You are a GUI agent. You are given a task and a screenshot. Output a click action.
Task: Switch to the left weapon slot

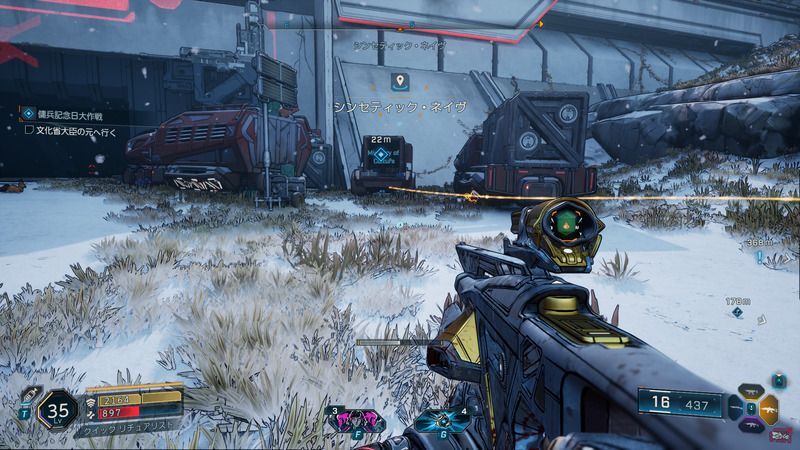[735, 408]
